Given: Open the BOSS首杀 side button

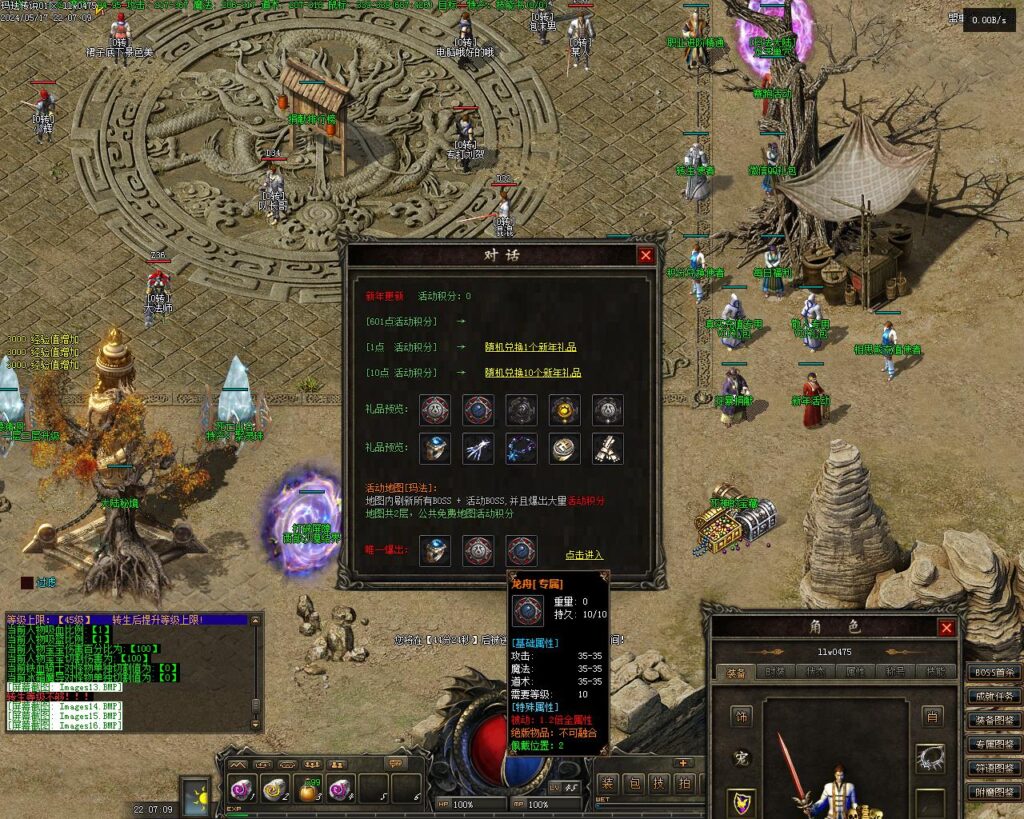Looking at the screenshot, I should (993, 672).
